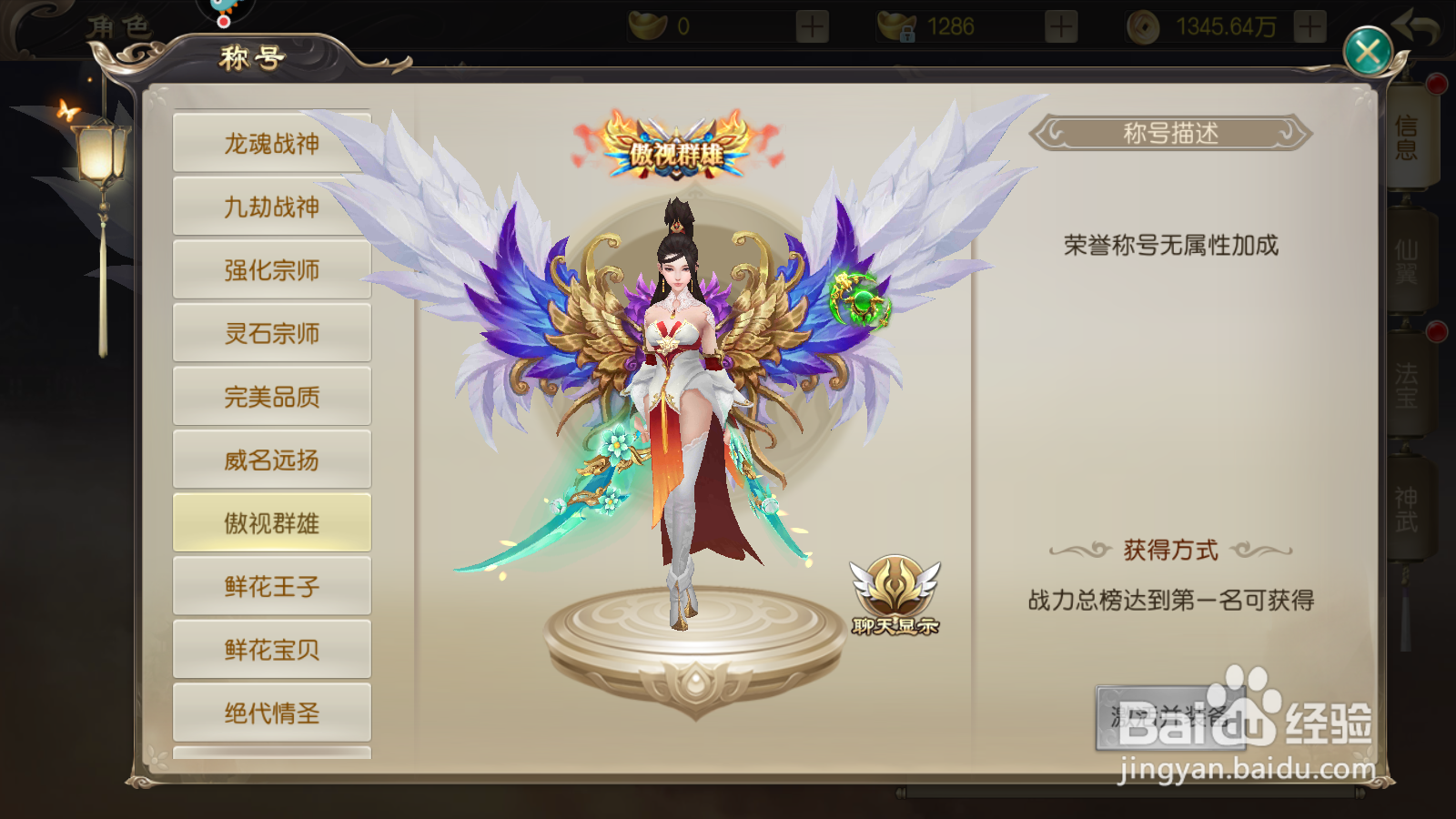
Task: Click the silver ingot icon showing 1286
Action: click(896, 25)
